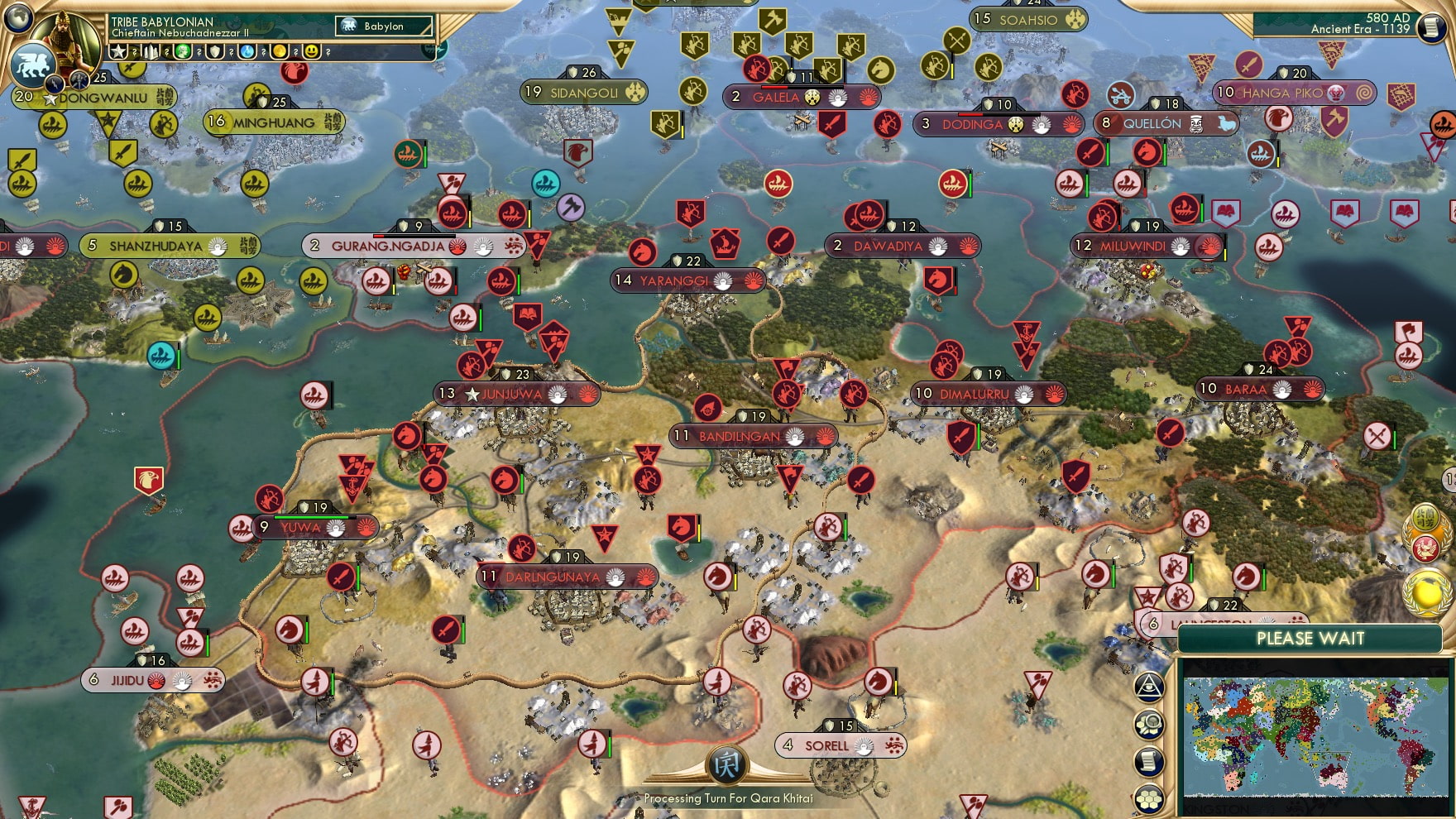The width and height of the screenshot is (1456, 819).
Task: Click the city-state star score icon
Action: [118, 51]
